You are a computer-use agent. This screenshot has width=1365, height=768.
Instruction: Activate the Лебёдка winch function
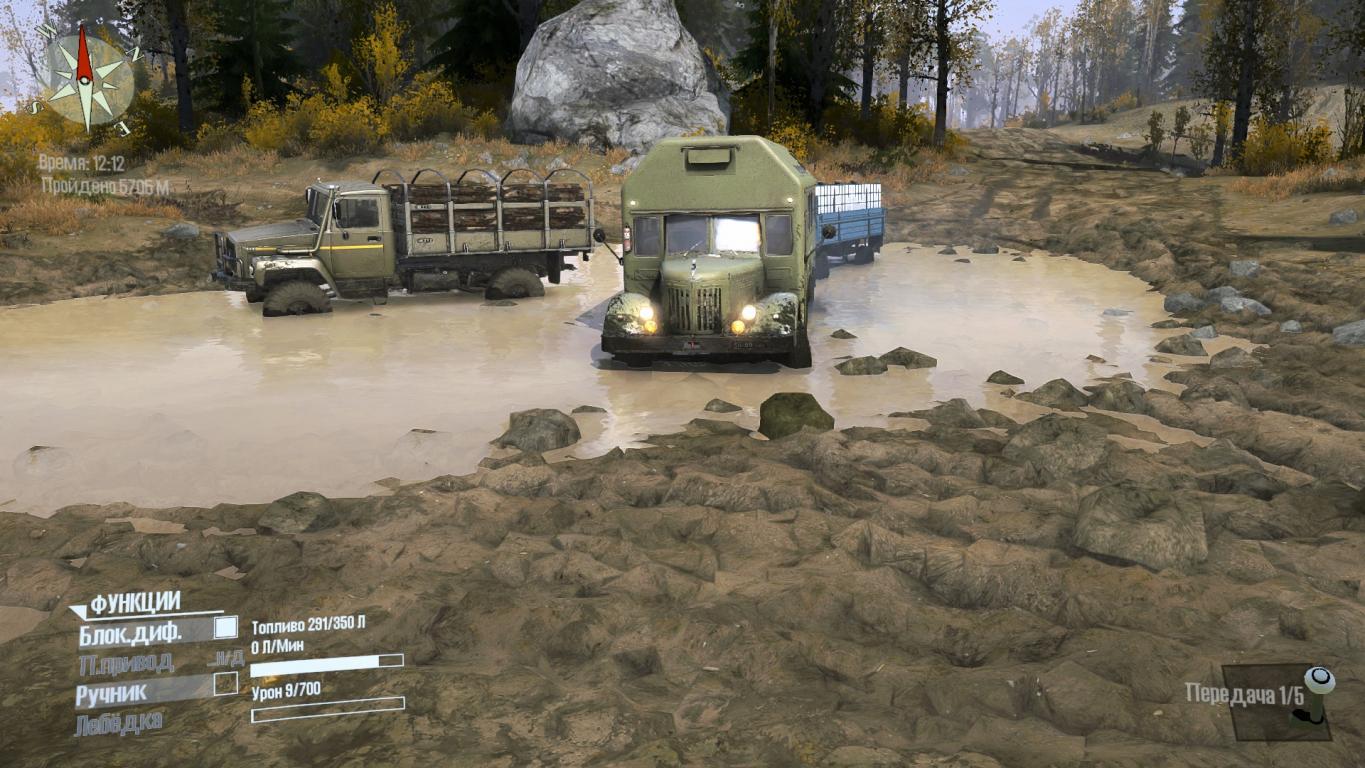[x=118, y=722]
